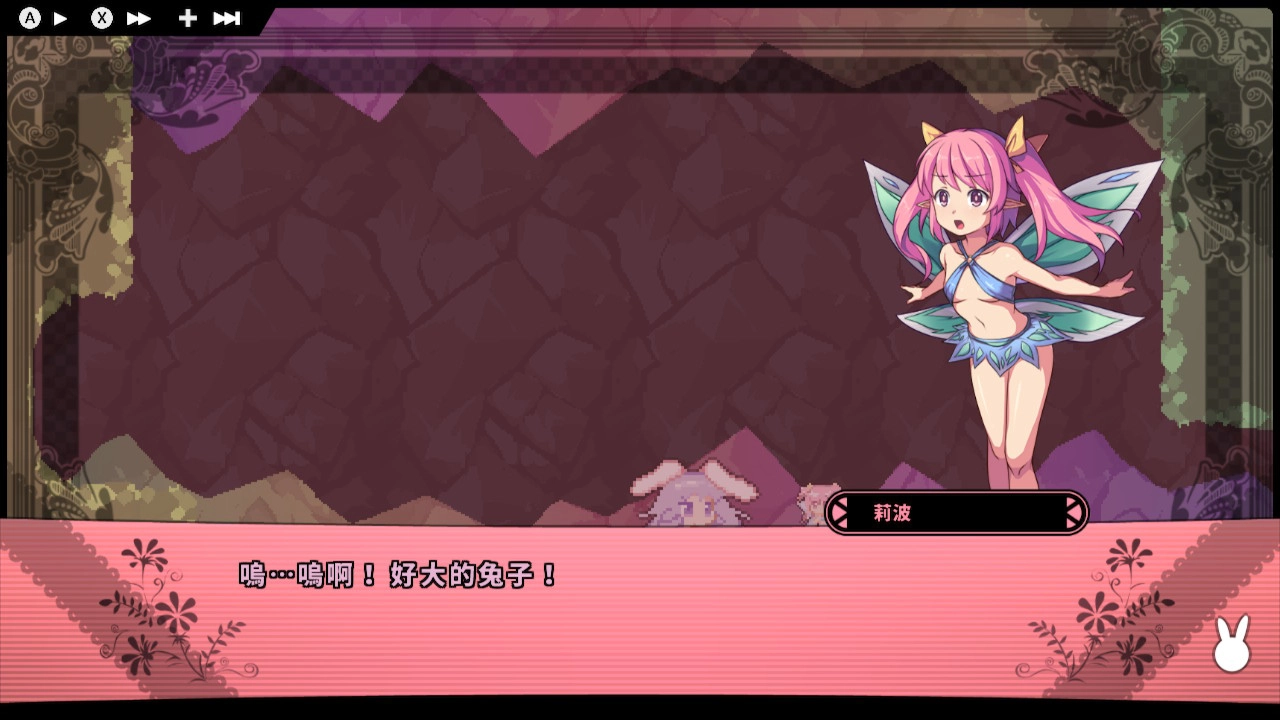Click the left chevron on the name plate
The image size is (1280, 720).
pyautogui.click(x=837, y=512)
